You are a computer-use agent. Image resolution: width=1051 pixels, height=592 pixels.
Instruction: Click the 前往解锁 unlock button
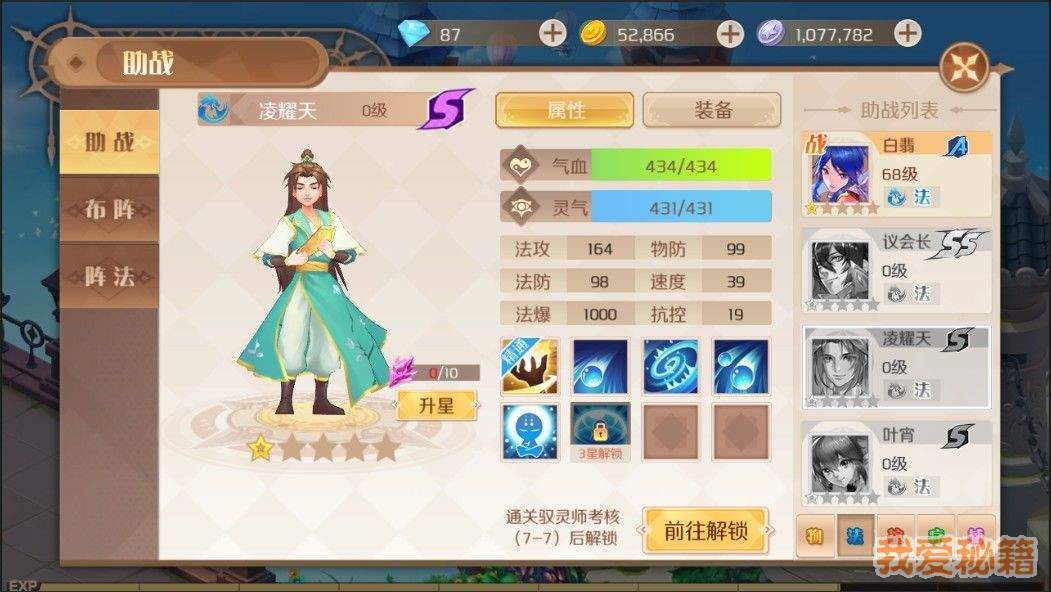tap(705, 532)
